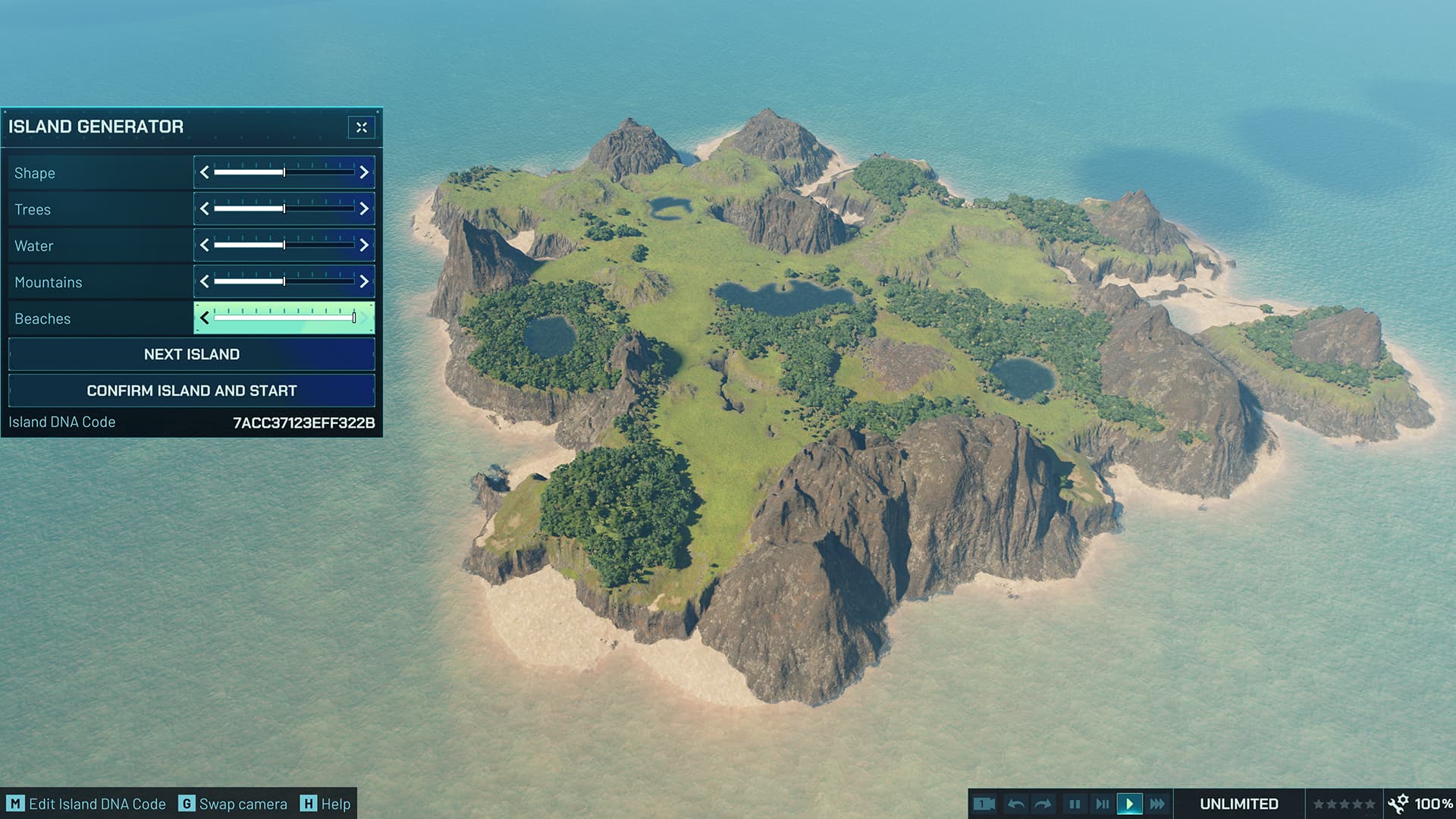Screen dimensions: 1456x819
Task: Click the Next Island button
Action: (x=190, y=353)
